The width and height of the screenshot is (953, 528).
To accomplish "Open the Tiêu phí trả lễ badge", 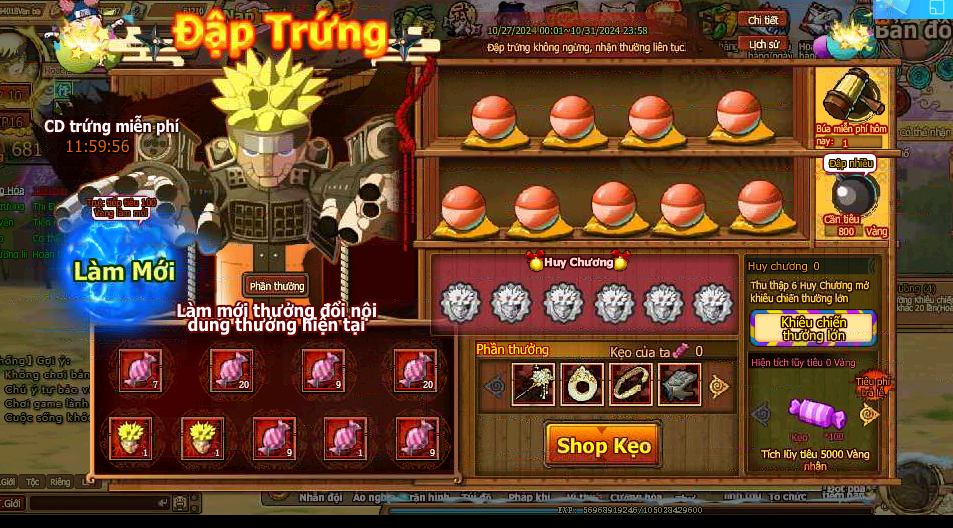I will 869,384.
